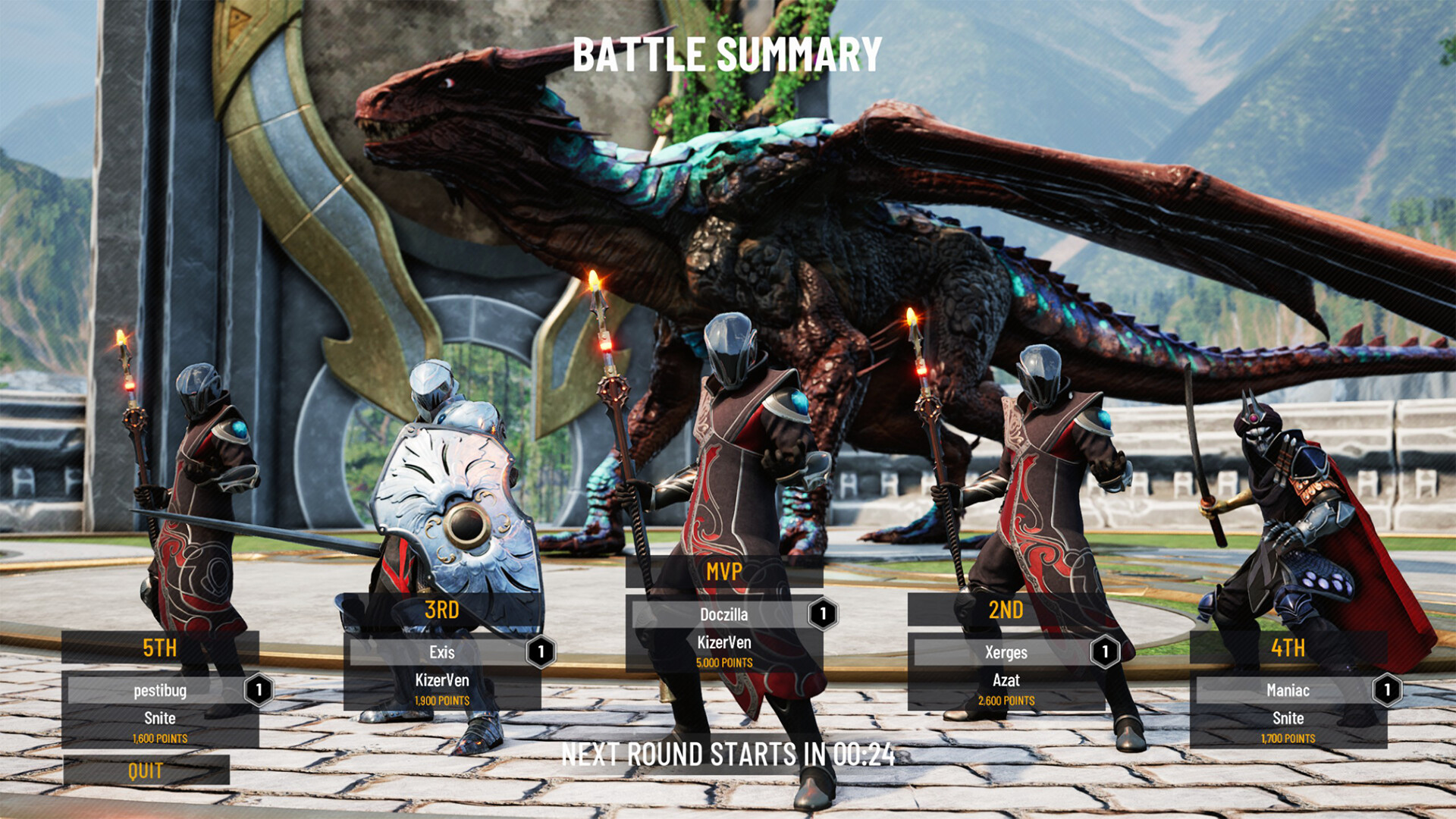
Task: Pick pestibug's 5th place name plate
Action: (159, 690)
